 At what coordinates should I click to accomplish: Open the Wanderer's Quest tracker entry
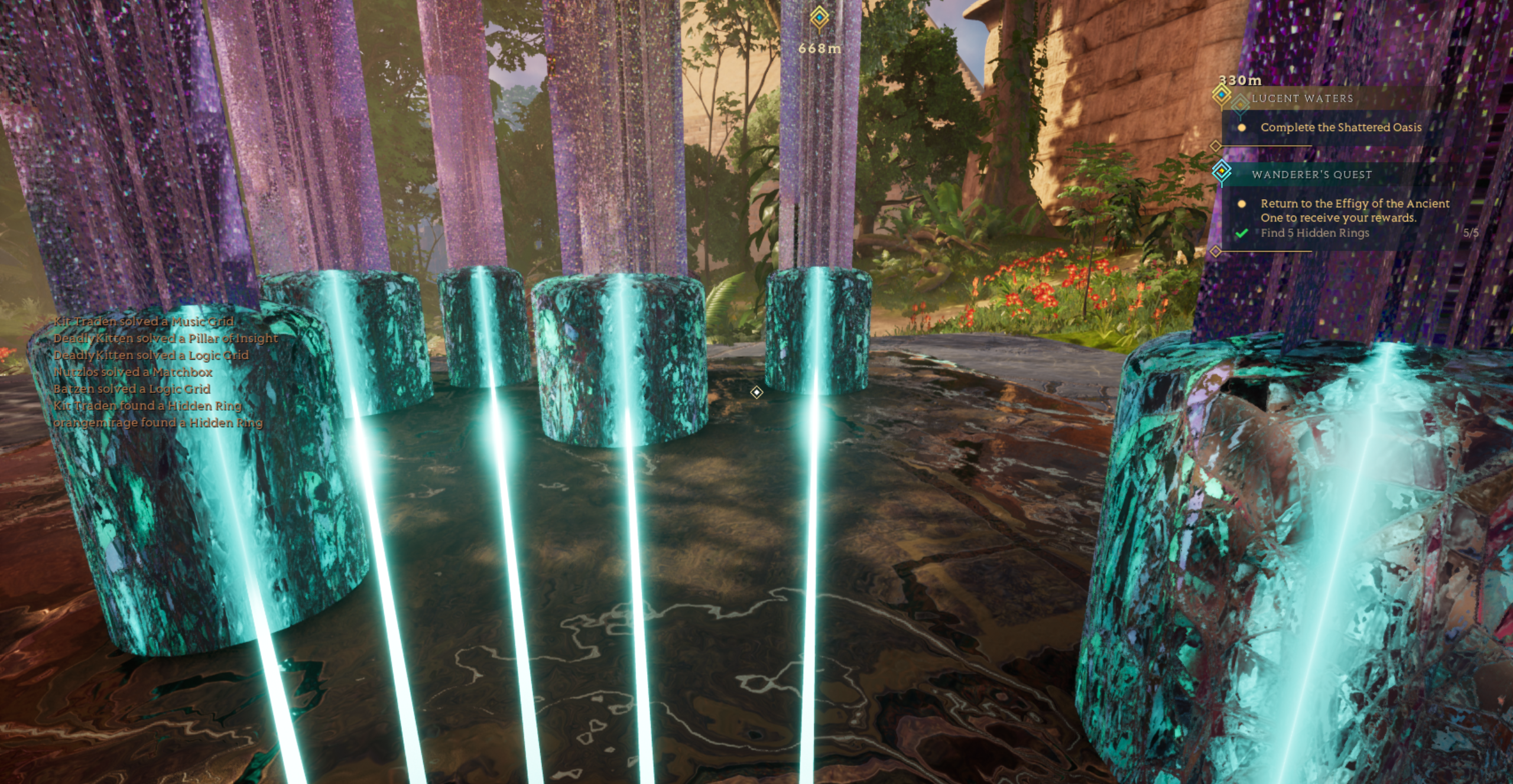click(1311, 174)
